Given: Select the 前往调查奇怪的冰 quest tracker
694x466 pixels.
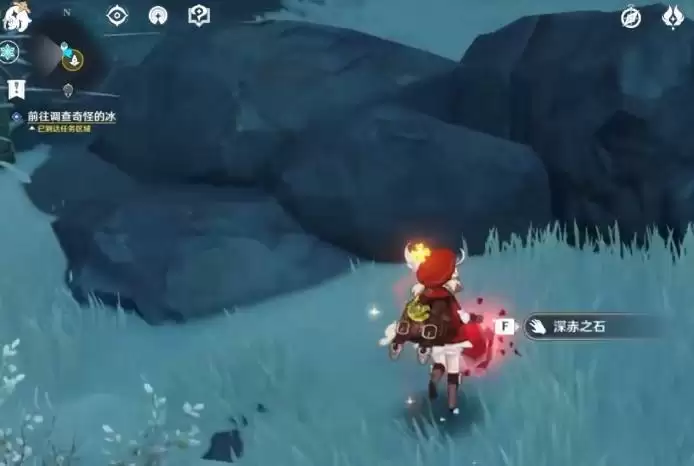Looking at the screenshot, I should point(70,117).
